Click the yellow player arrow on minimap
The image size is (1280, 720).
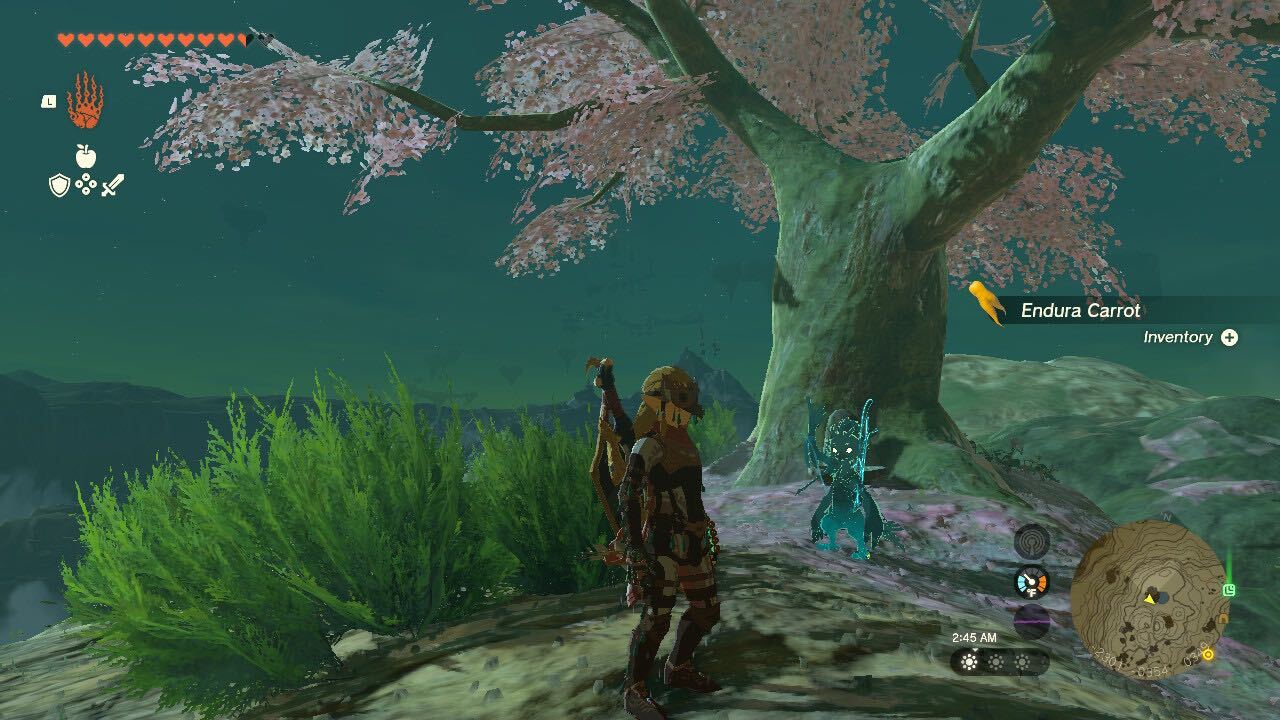pyautogui.click(x=1150, y=599)
